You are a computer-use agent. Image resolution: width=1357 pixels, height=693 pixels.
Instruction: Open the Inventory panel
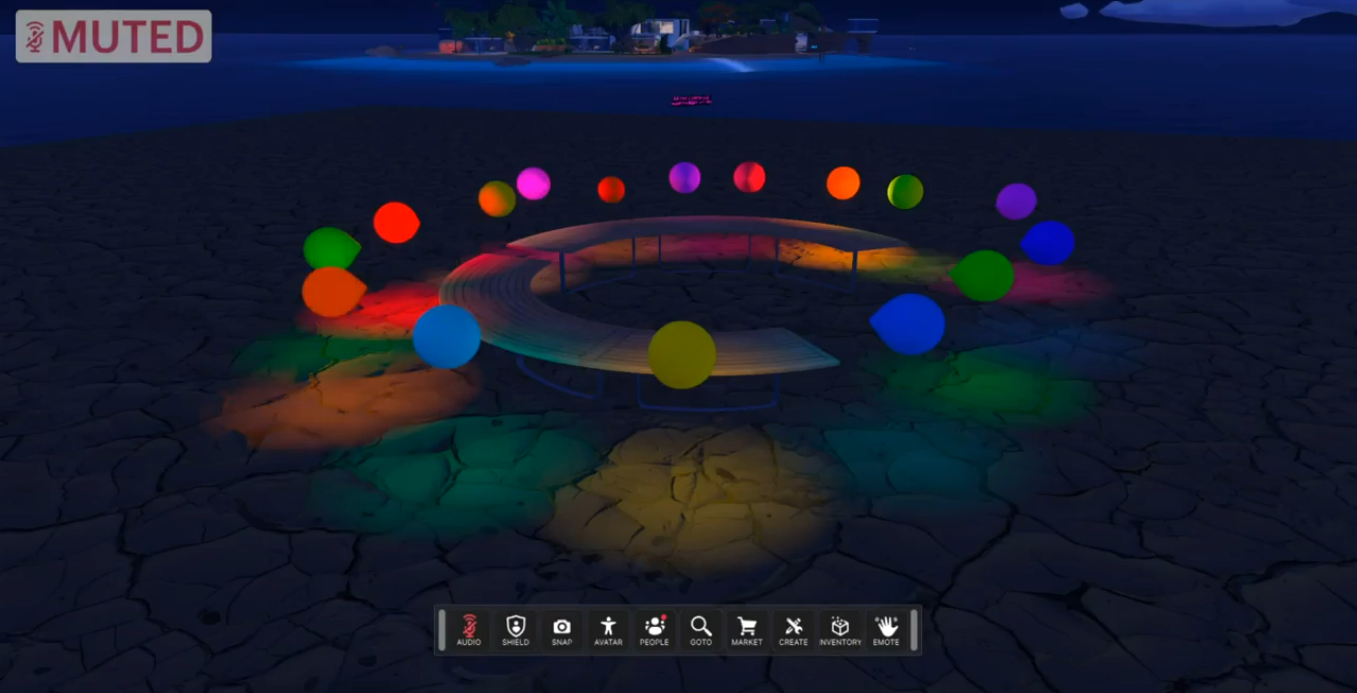point(840,630)
